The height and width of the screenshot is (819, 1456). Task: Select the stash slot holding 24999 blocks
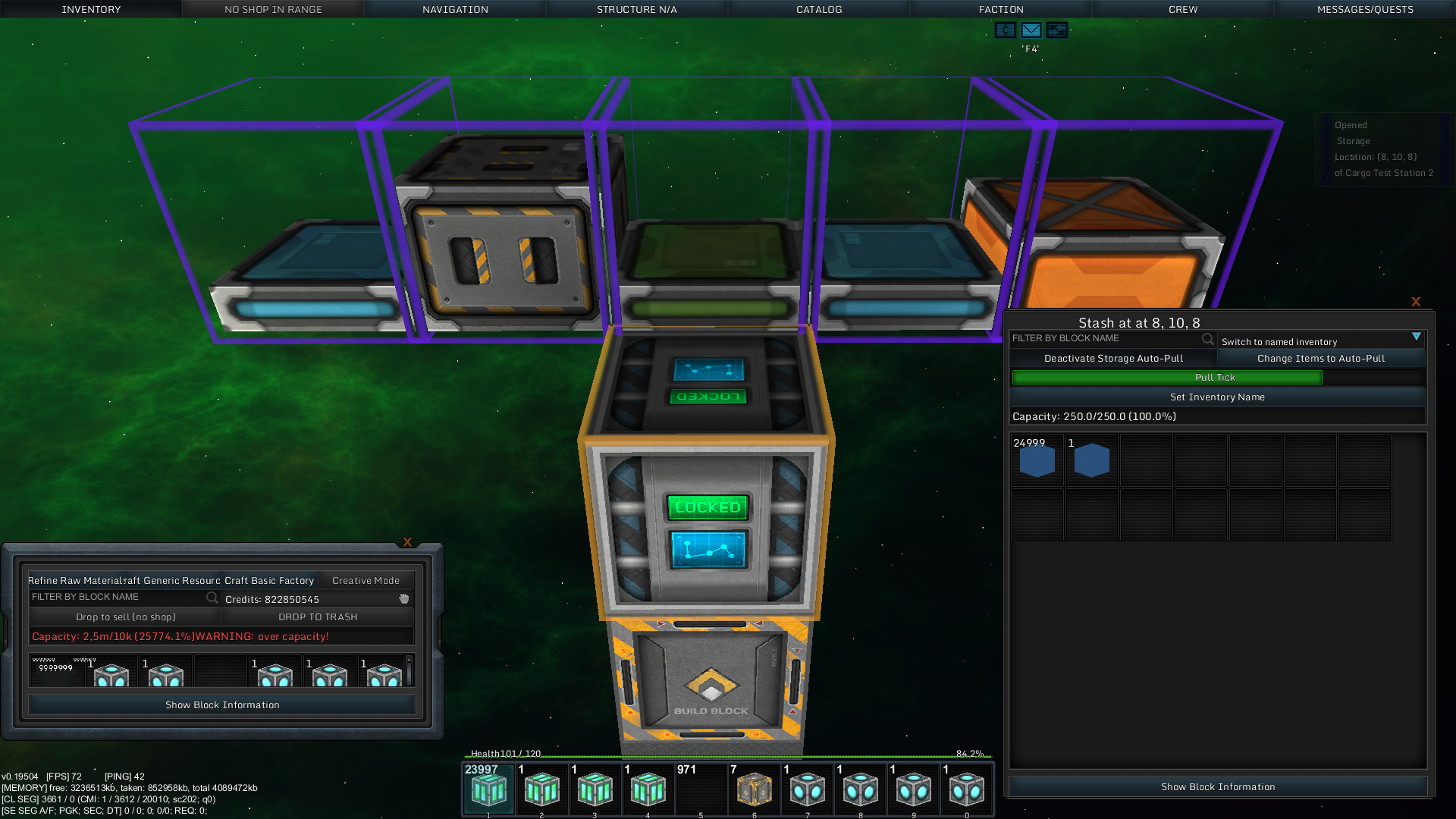pyautogui.click(x=1037, y=460)
